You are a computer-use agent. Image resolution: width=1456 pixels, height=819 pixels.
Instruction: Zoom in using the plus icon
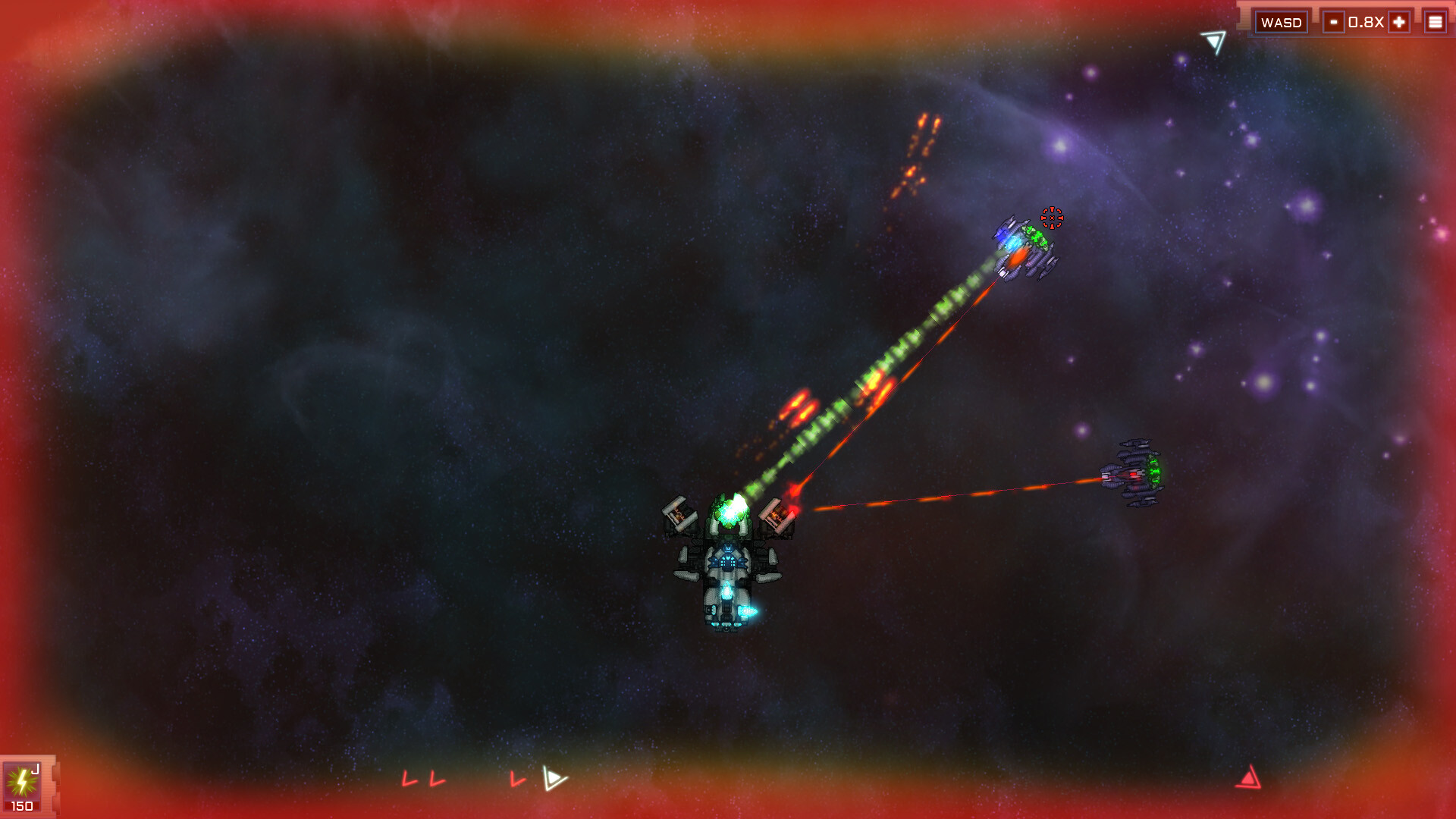(x=1398, y=21)
